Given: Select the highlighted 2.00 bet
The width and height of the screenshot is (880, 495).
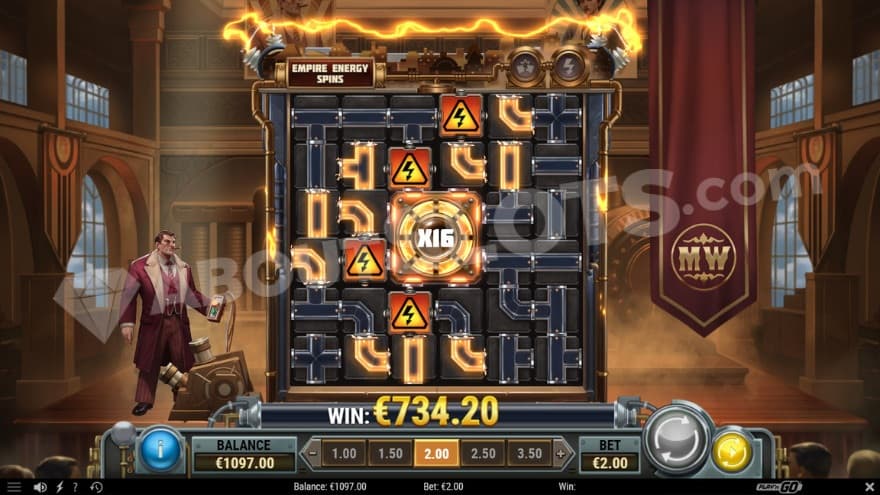Looking at the screenshot, I should point(436,454).
